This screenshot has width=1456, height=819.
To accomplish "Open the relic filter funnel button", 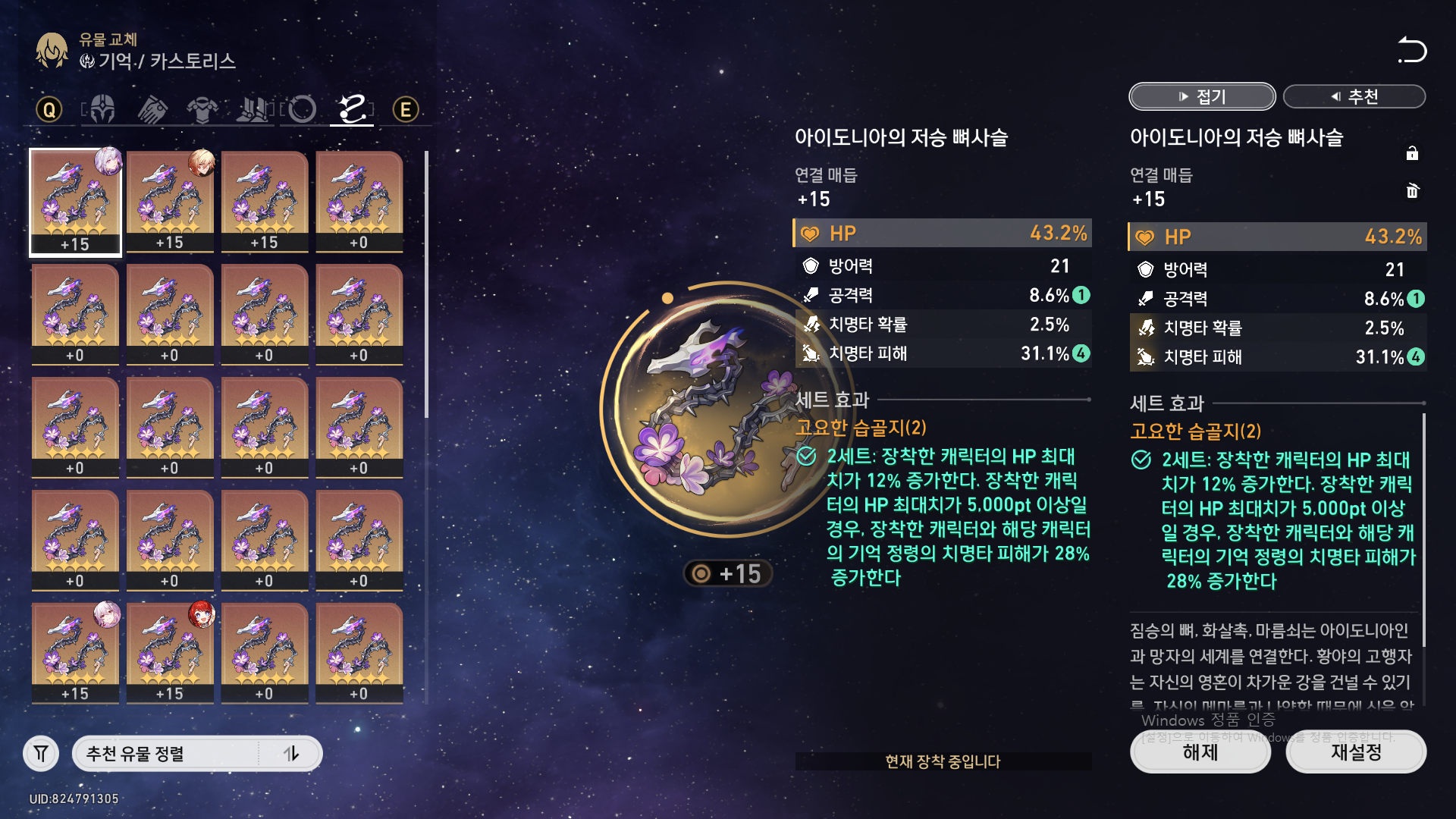I will click(x=41, y=754).
